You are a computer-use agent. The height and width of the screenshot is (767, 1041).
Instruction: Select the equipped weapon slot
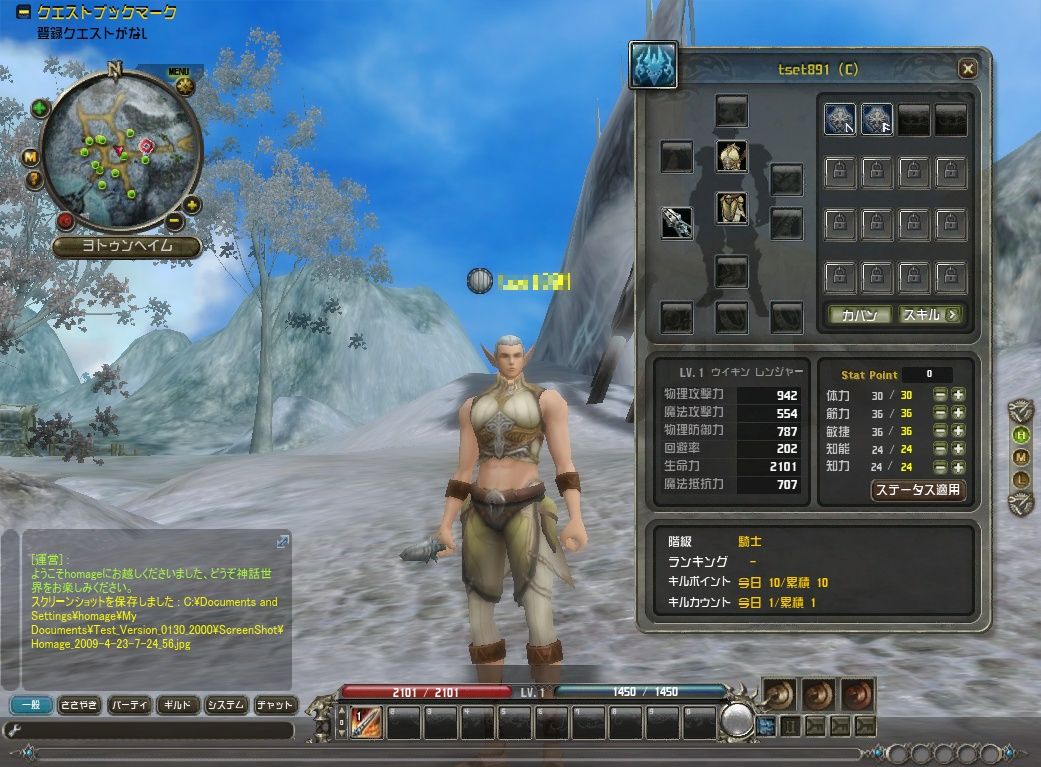(x=677, y=222)
